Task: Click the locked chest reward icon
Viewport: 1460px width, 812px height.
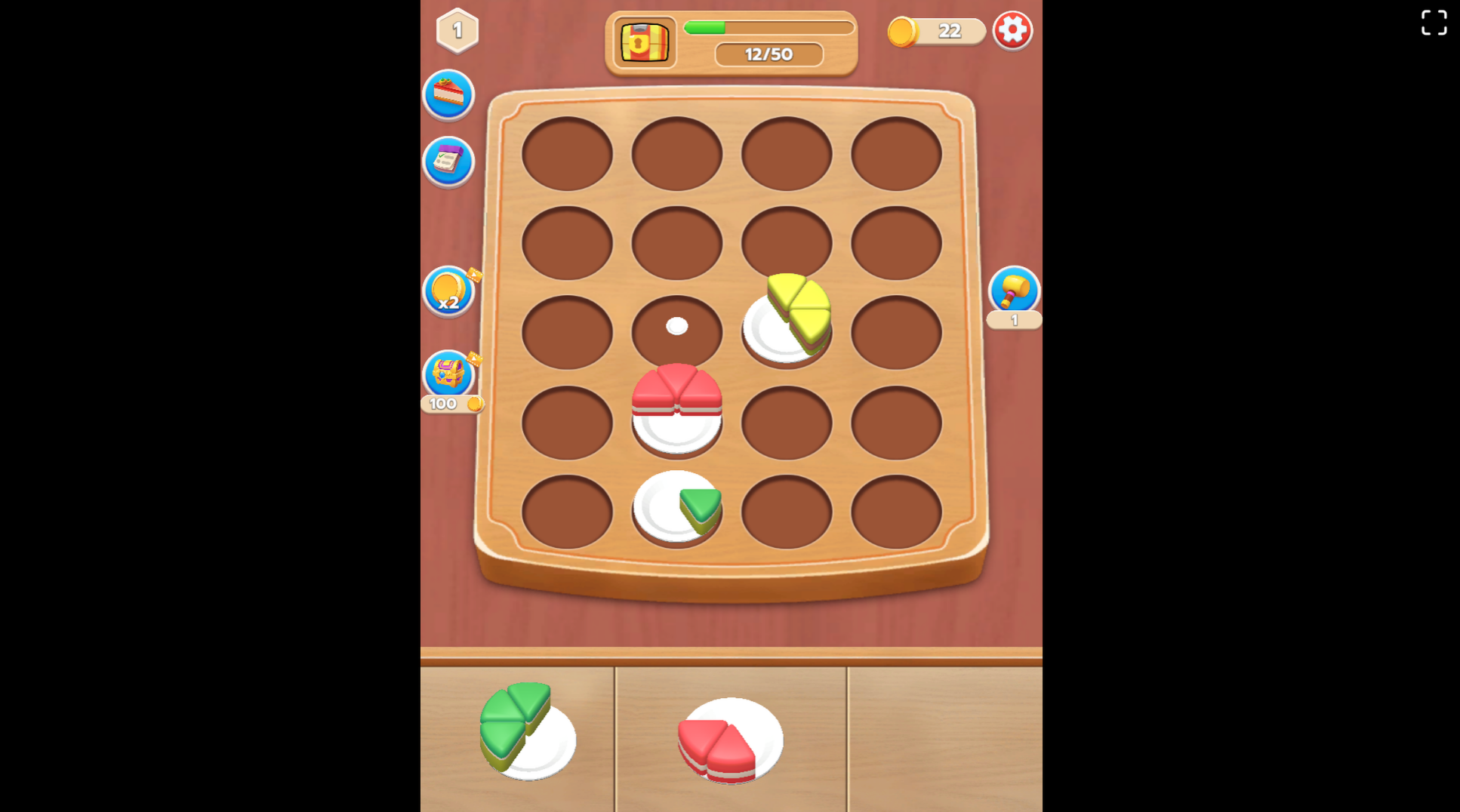Action: coord(643,43)
